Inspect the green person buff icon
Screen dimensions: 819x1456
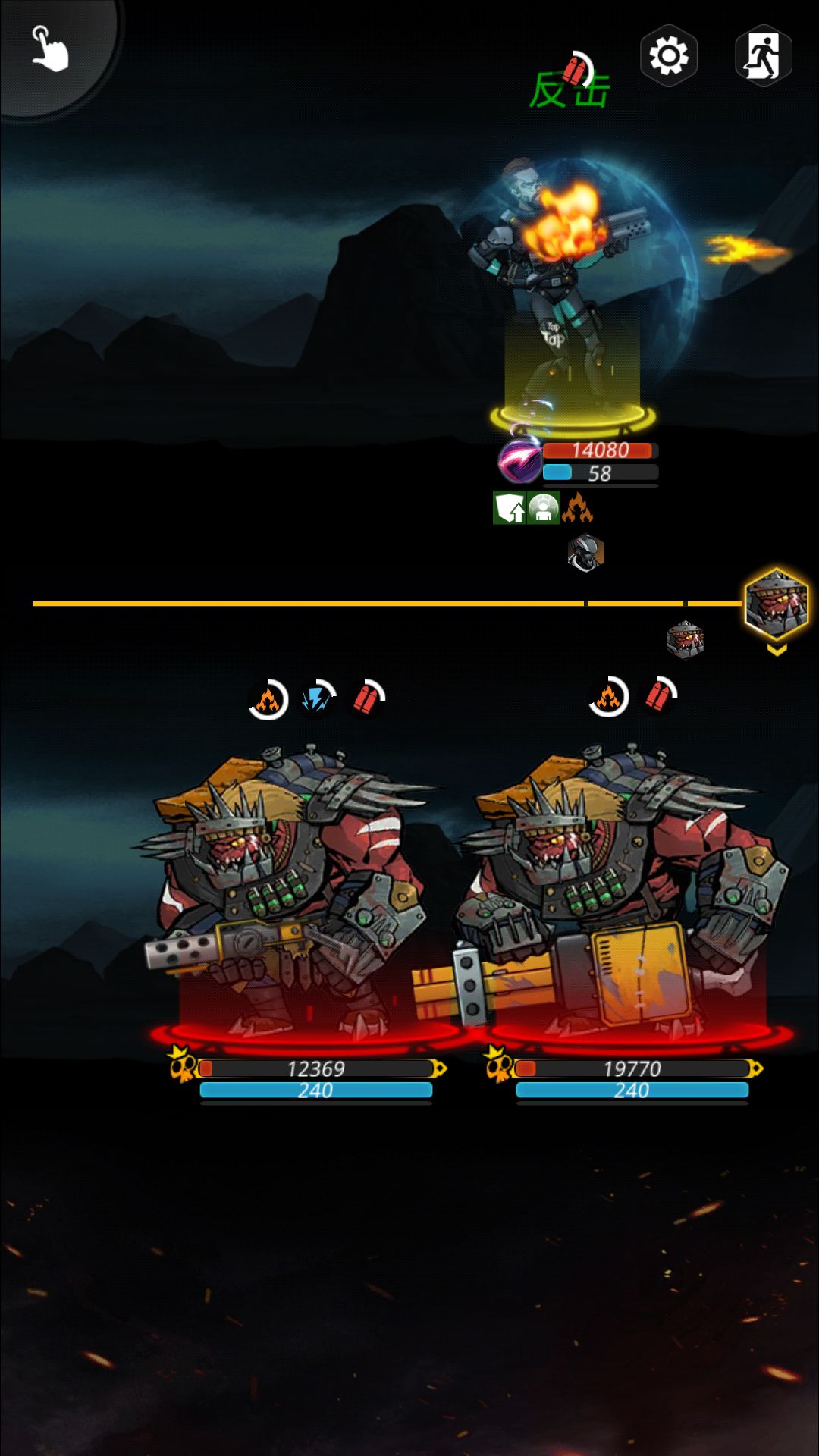click(x=543, y=508)
